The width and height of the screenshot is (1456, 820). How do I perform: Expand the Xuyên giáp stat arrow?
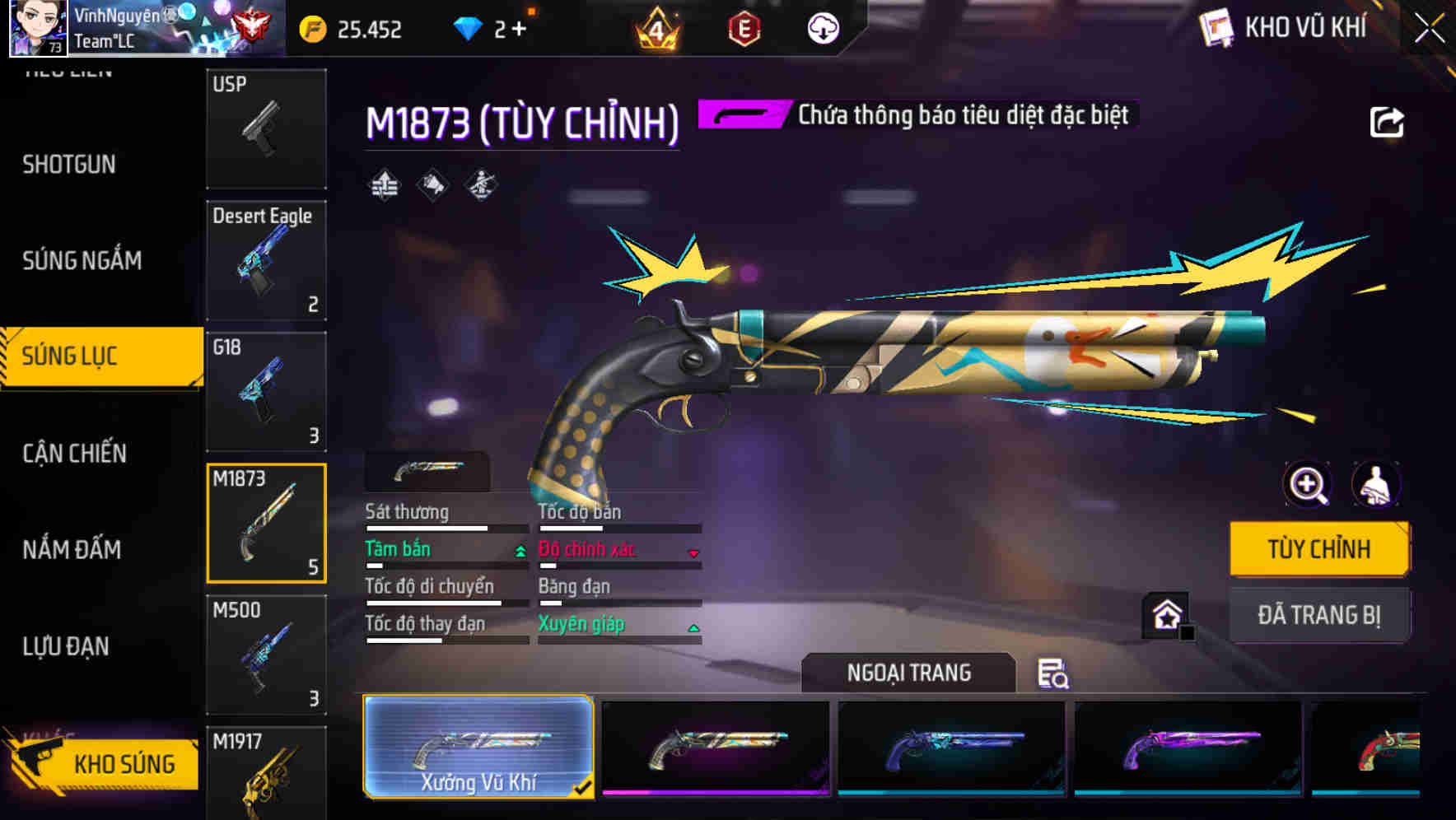(x=694, y=627)
